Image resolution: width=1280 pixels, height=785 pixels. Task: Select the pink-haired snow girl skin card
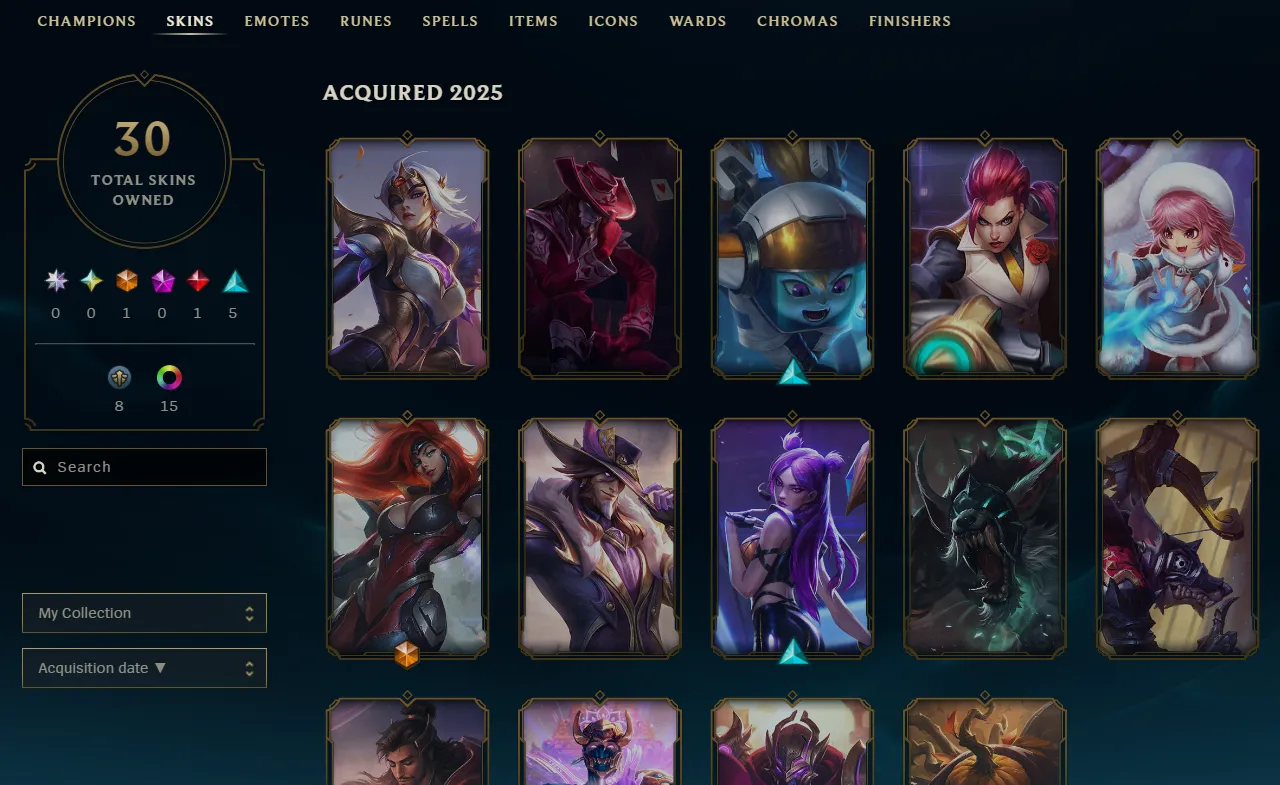[x=1177, y=258]
